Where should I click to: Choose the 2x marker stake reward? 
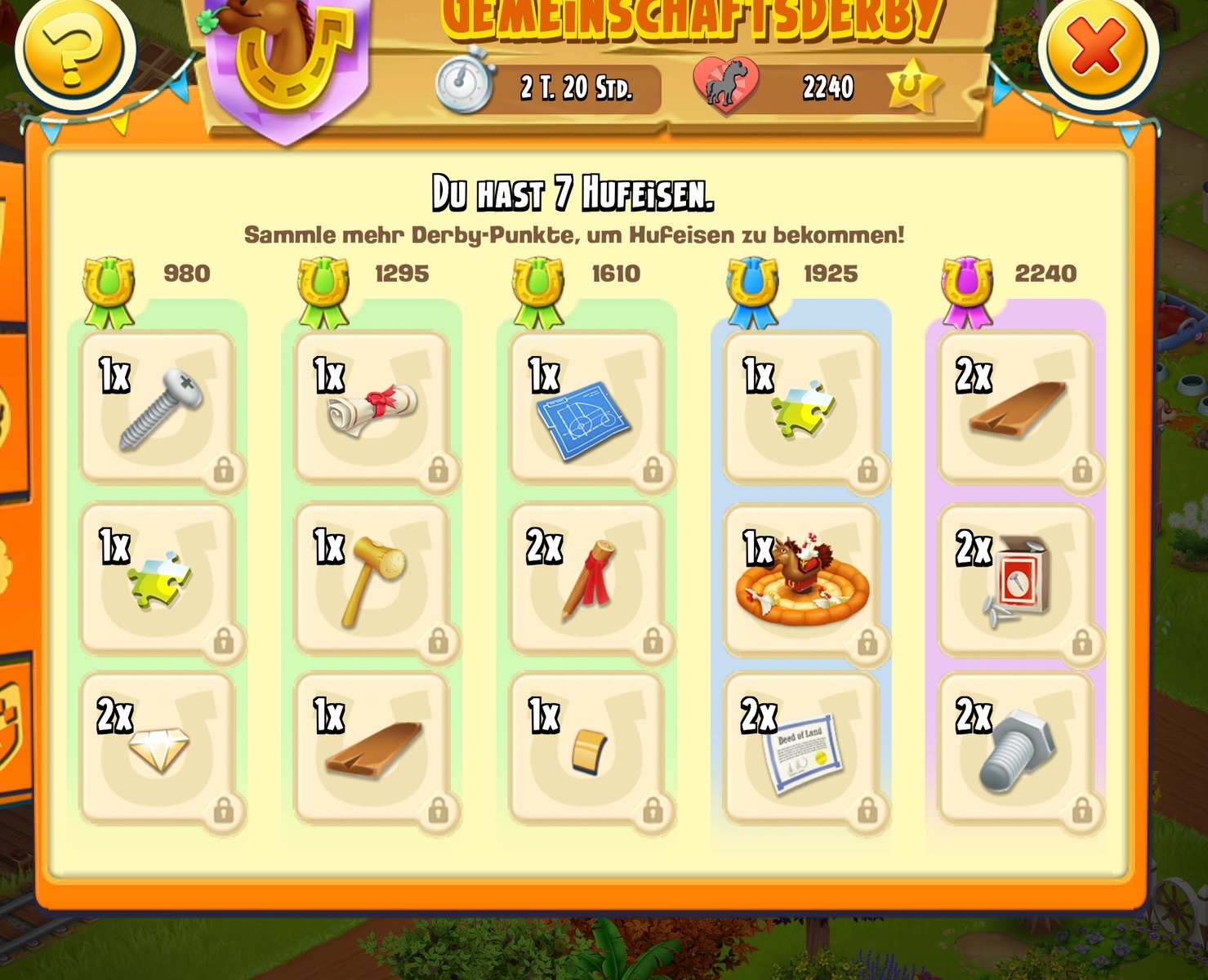[586, 578]
